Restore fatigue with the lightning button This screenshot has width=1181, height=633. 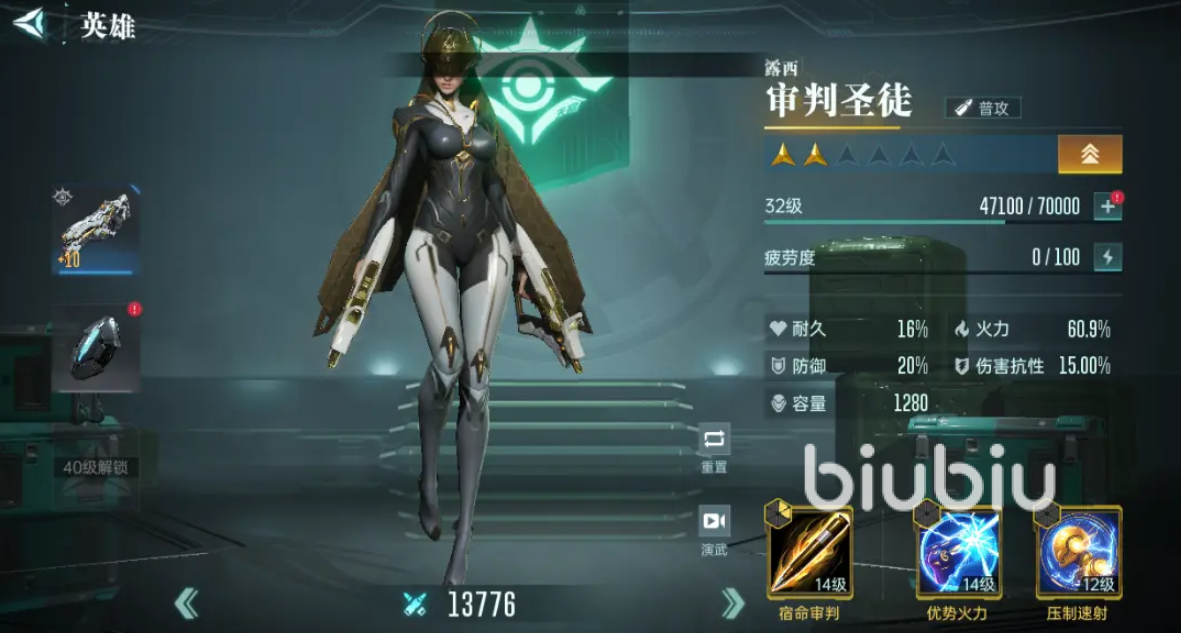(x=1107, y=257)
